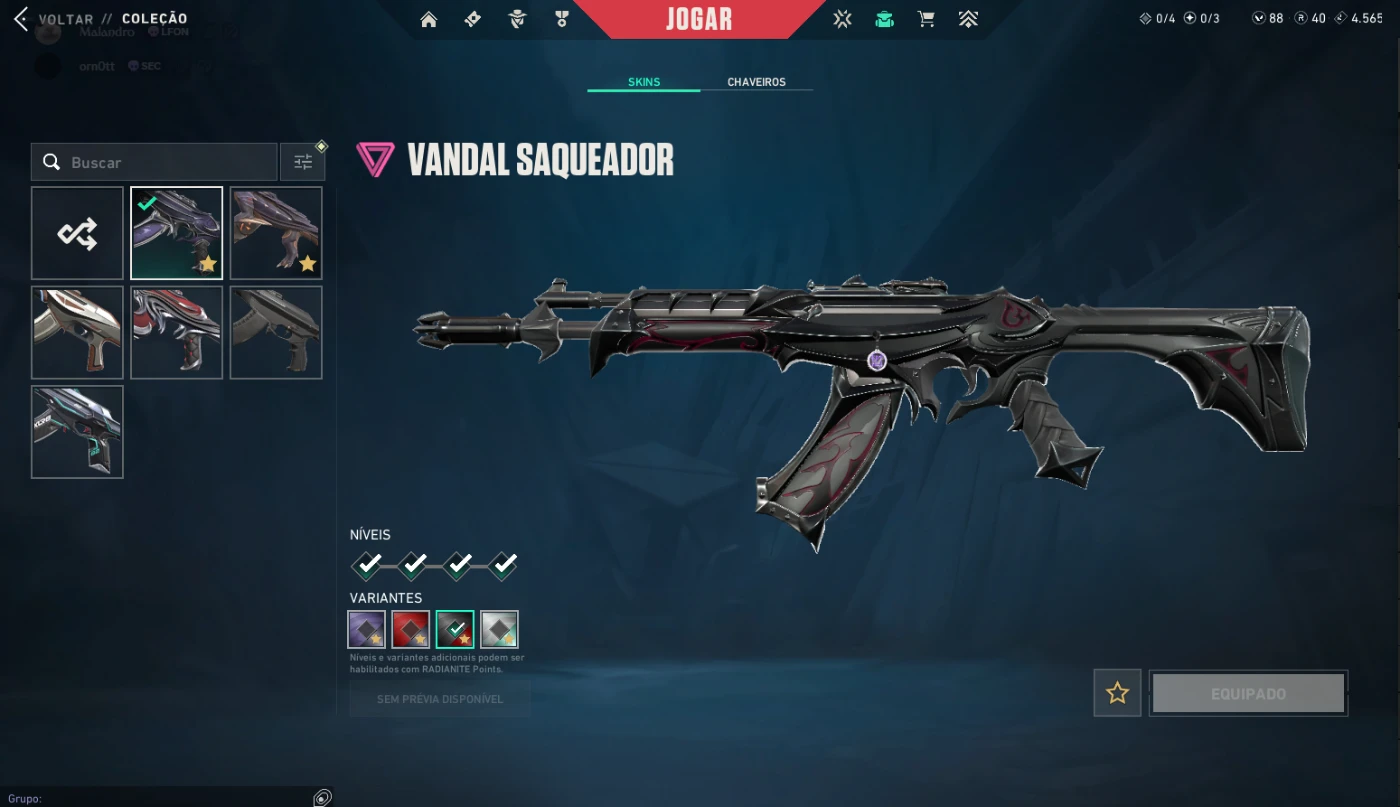The image size is (1400, 807).
Task: Go back using the Voltar arrow
Action: (x=21, y=19)
